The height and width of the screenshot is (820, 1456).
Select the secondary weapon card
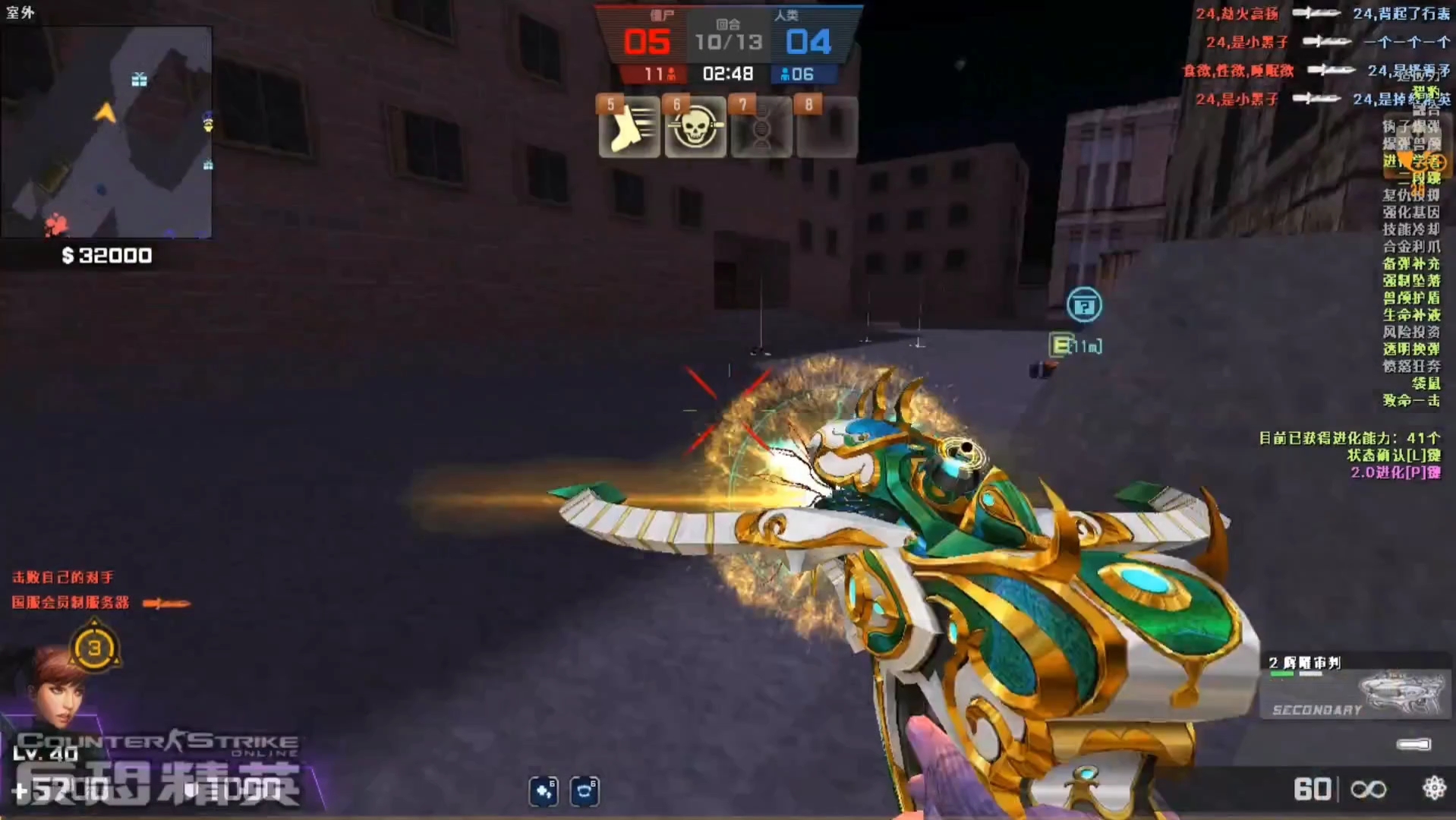1355,687
